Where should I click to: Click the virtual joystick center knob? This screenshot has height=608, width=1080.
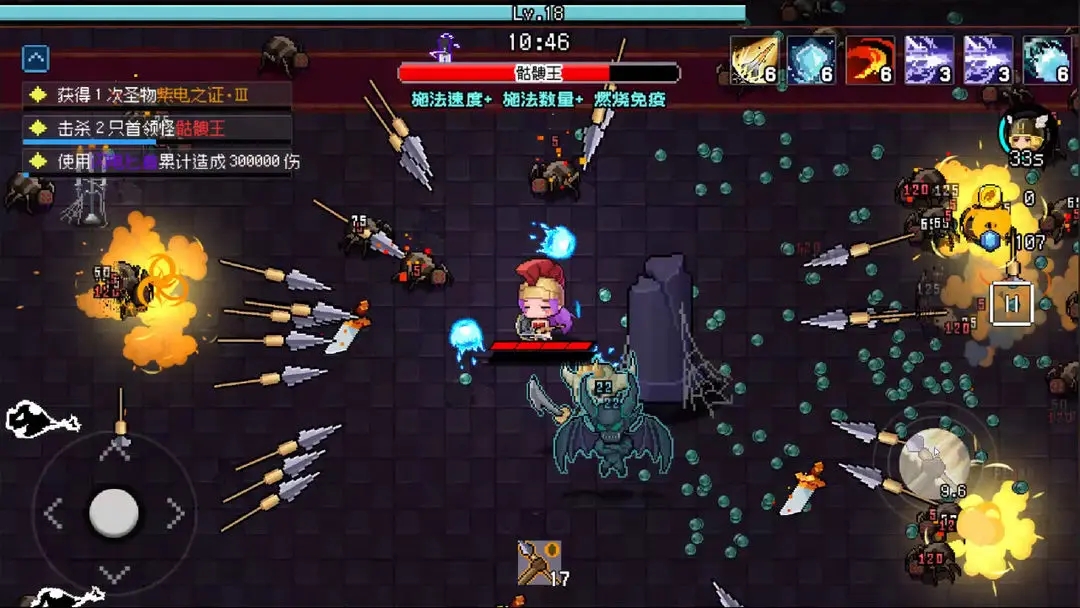tap(114, 512)
